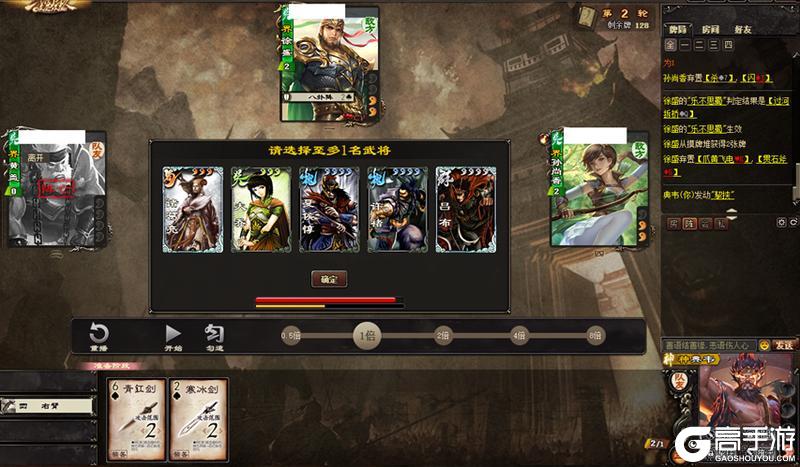
Task: Set playback speed to 8倍
Action: 595,336
